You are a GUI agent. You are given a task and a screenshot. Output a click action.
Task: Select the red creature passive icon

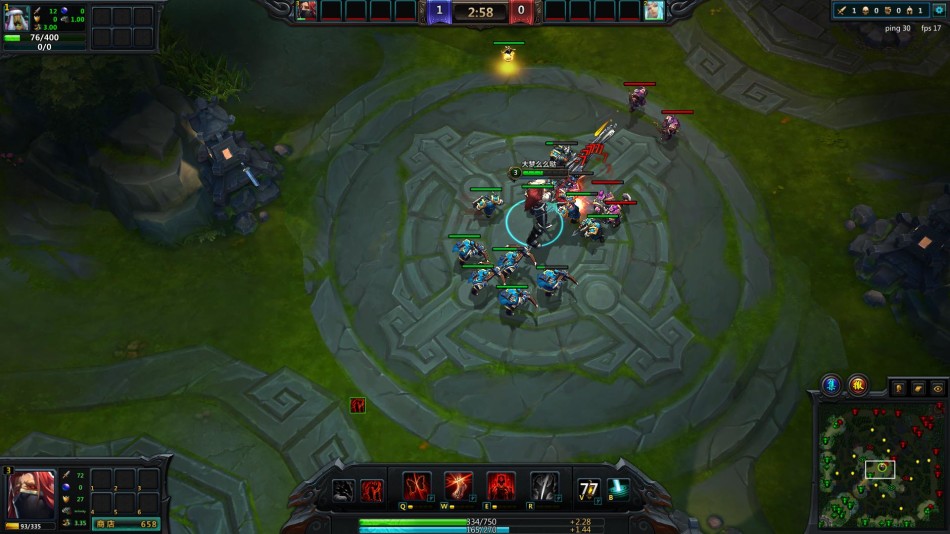pos(372,490)
